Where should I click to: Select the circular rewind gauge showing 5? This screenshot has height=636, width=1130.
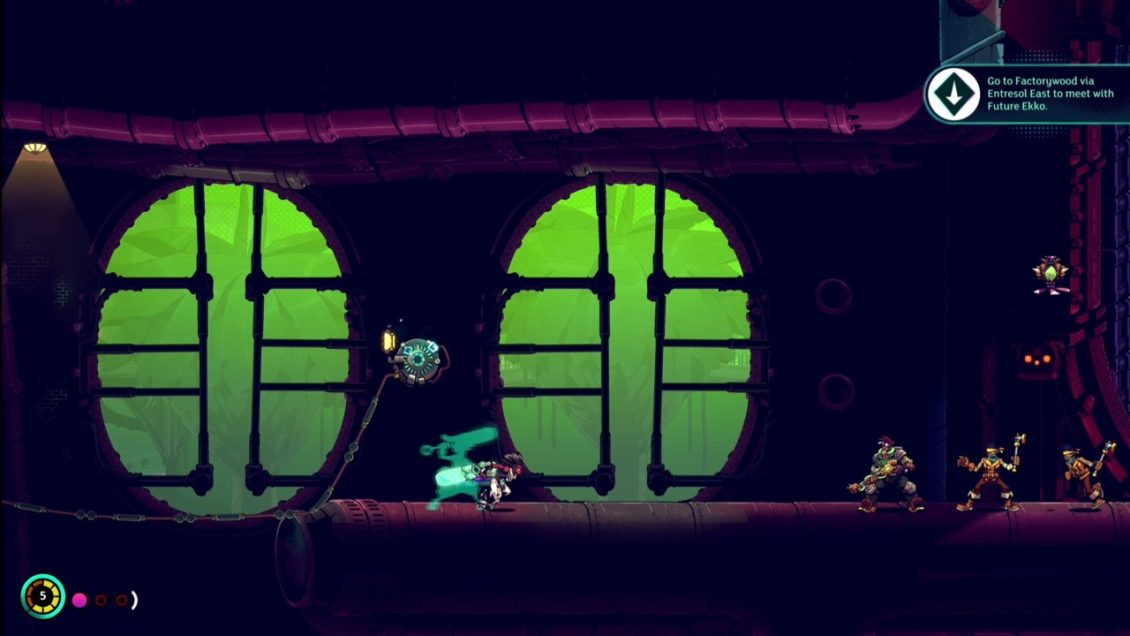click(x=43, y=596)
